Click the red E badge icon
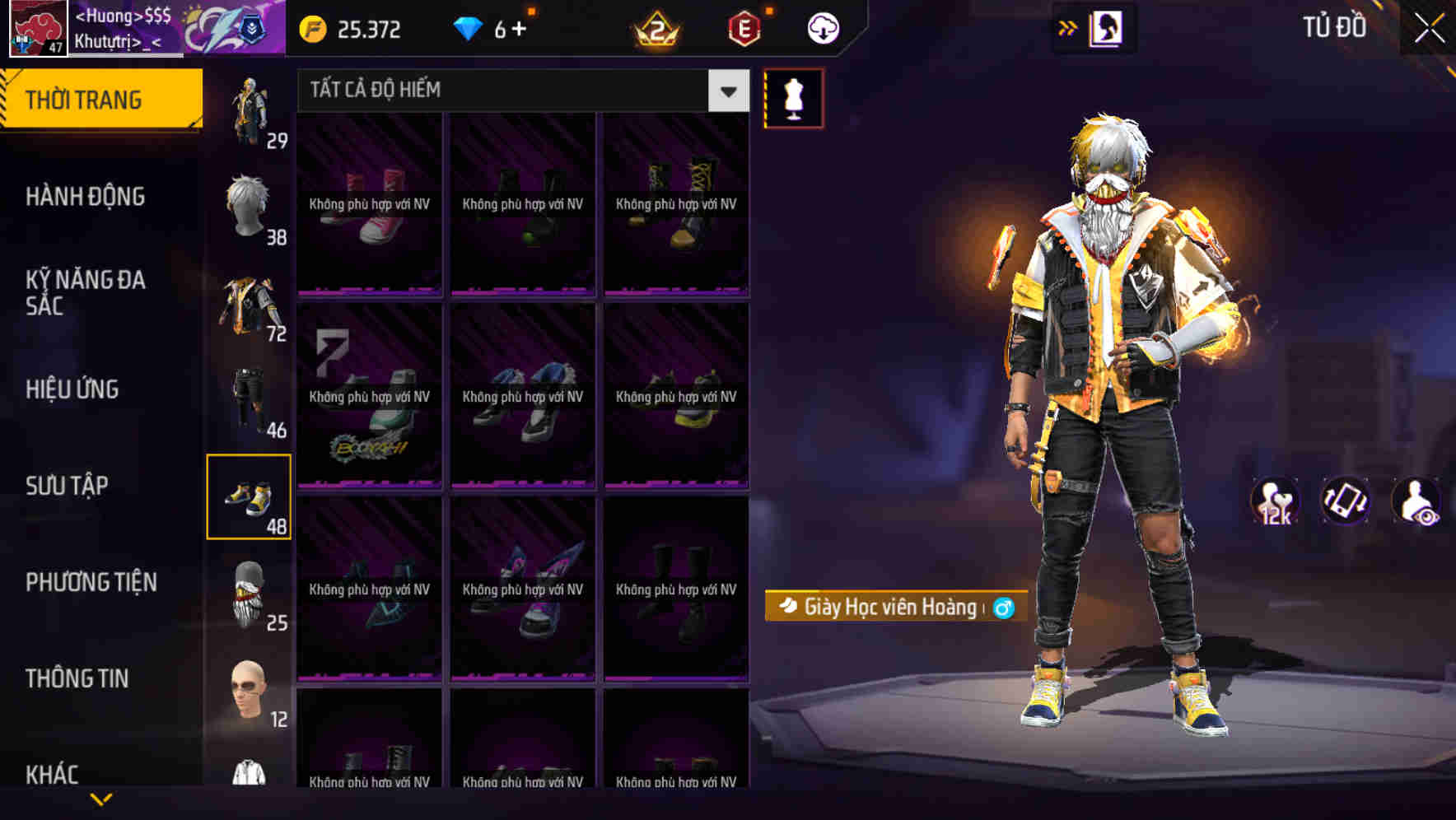Image resolution: width=1456 pixels, height=820 pixels. click(742, 27)
